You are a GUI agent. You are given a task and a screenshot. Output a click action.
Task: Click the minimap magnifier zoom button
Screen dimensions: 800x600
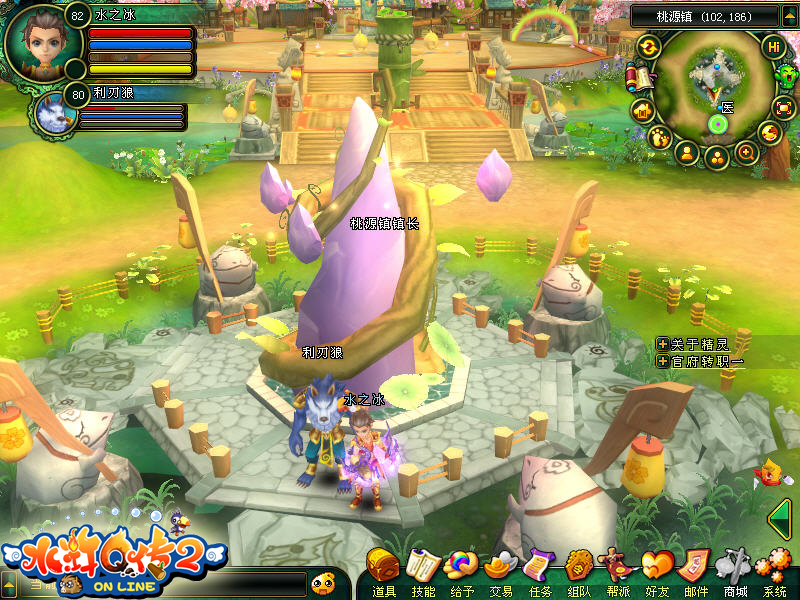click(746, 153)
